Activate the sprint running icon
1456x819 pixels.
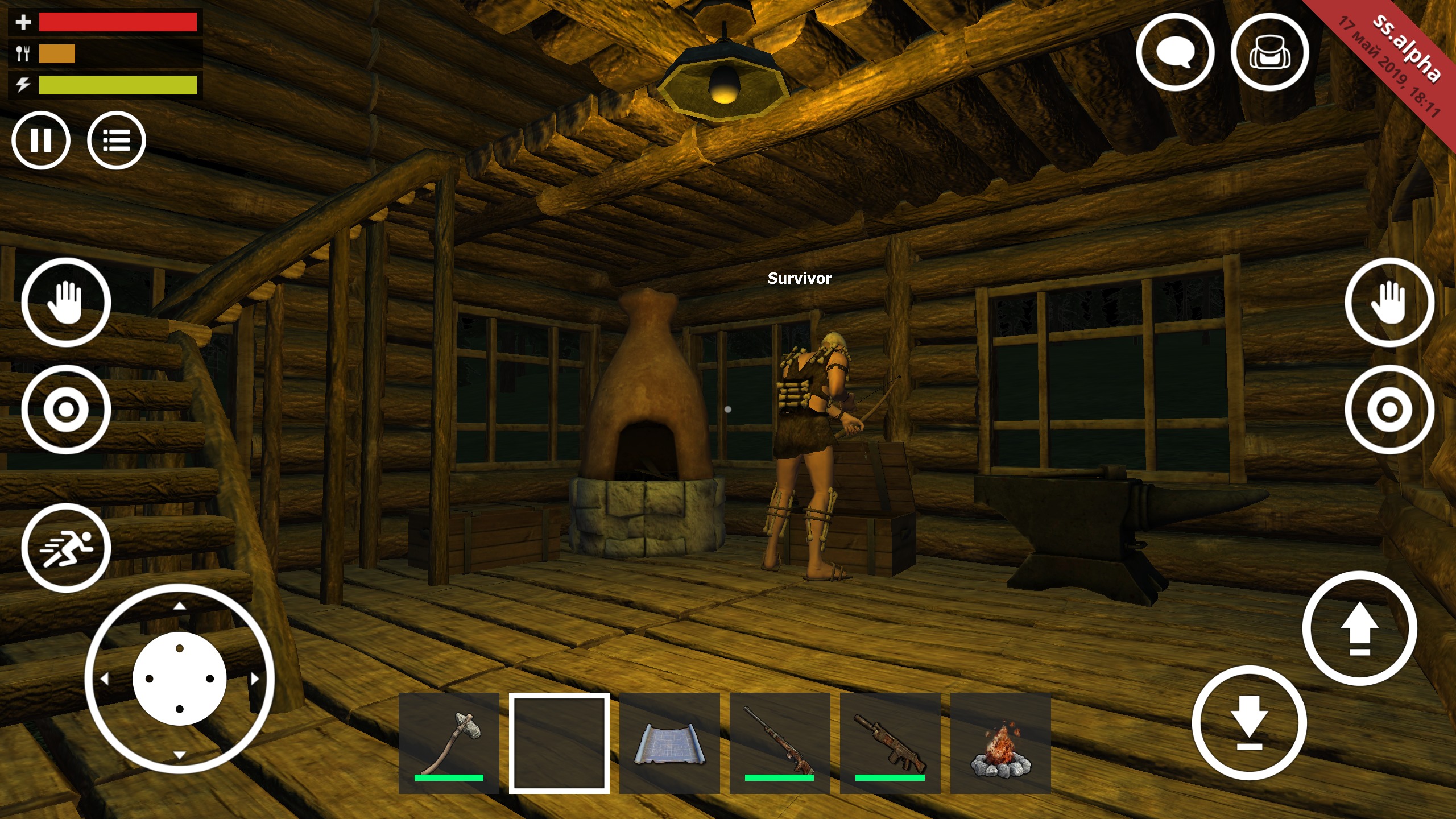point(67,547)
